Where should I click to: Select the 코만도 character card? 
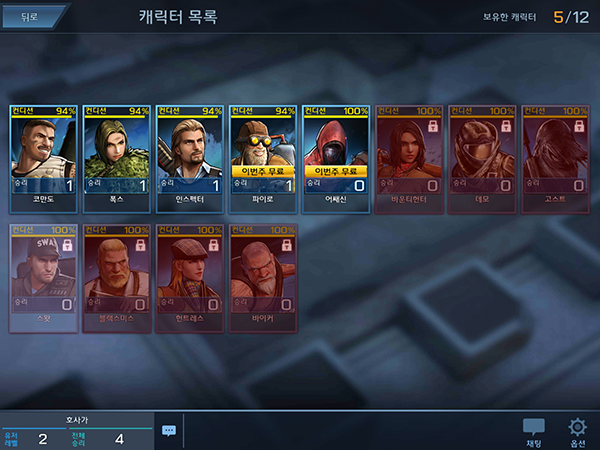(44, 158)
